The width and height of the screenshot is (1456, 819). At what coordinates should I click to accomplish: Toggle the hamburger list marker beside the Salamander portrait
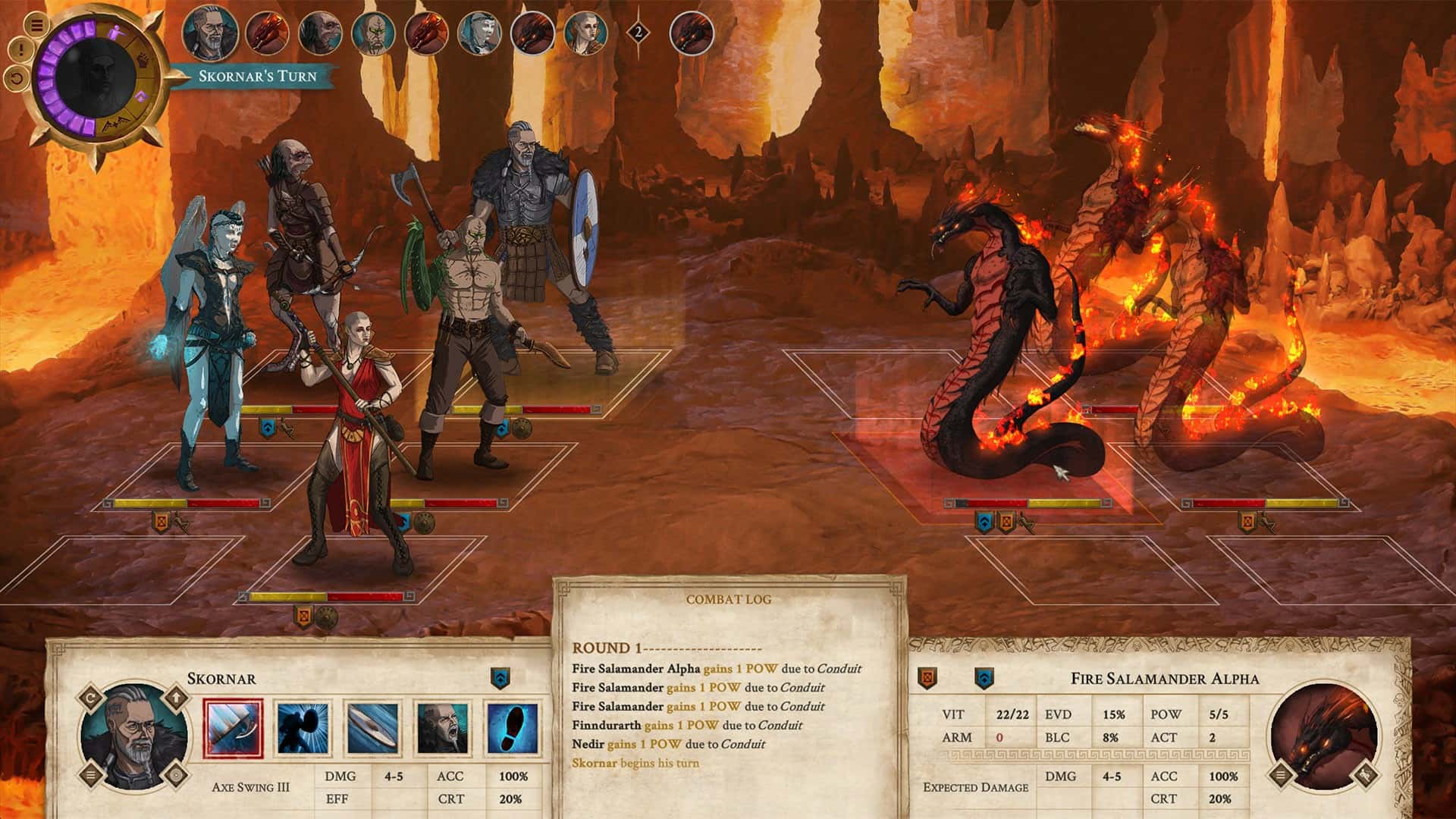coord(1280,776)
